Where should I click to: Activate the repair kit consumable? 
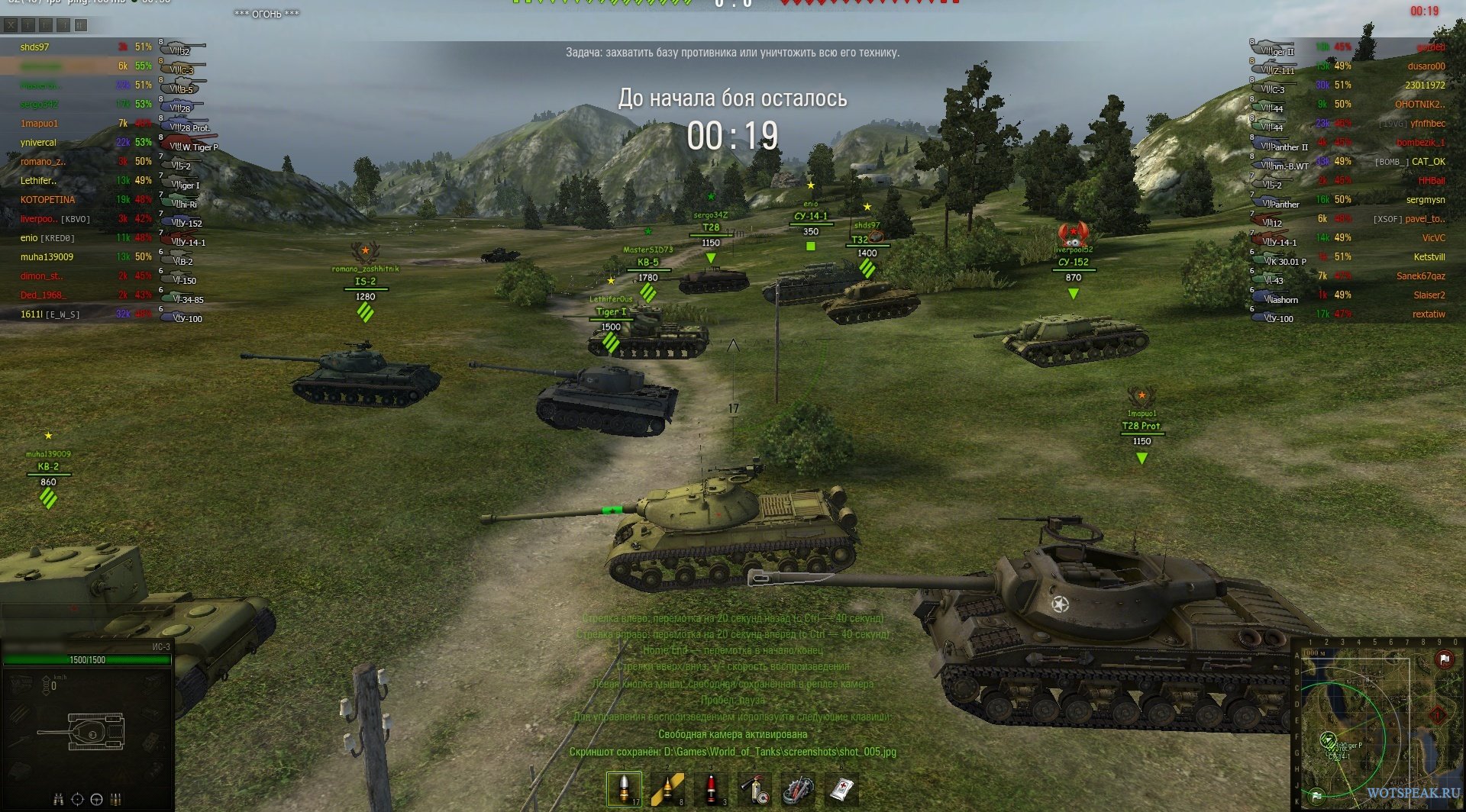point(798,789)
